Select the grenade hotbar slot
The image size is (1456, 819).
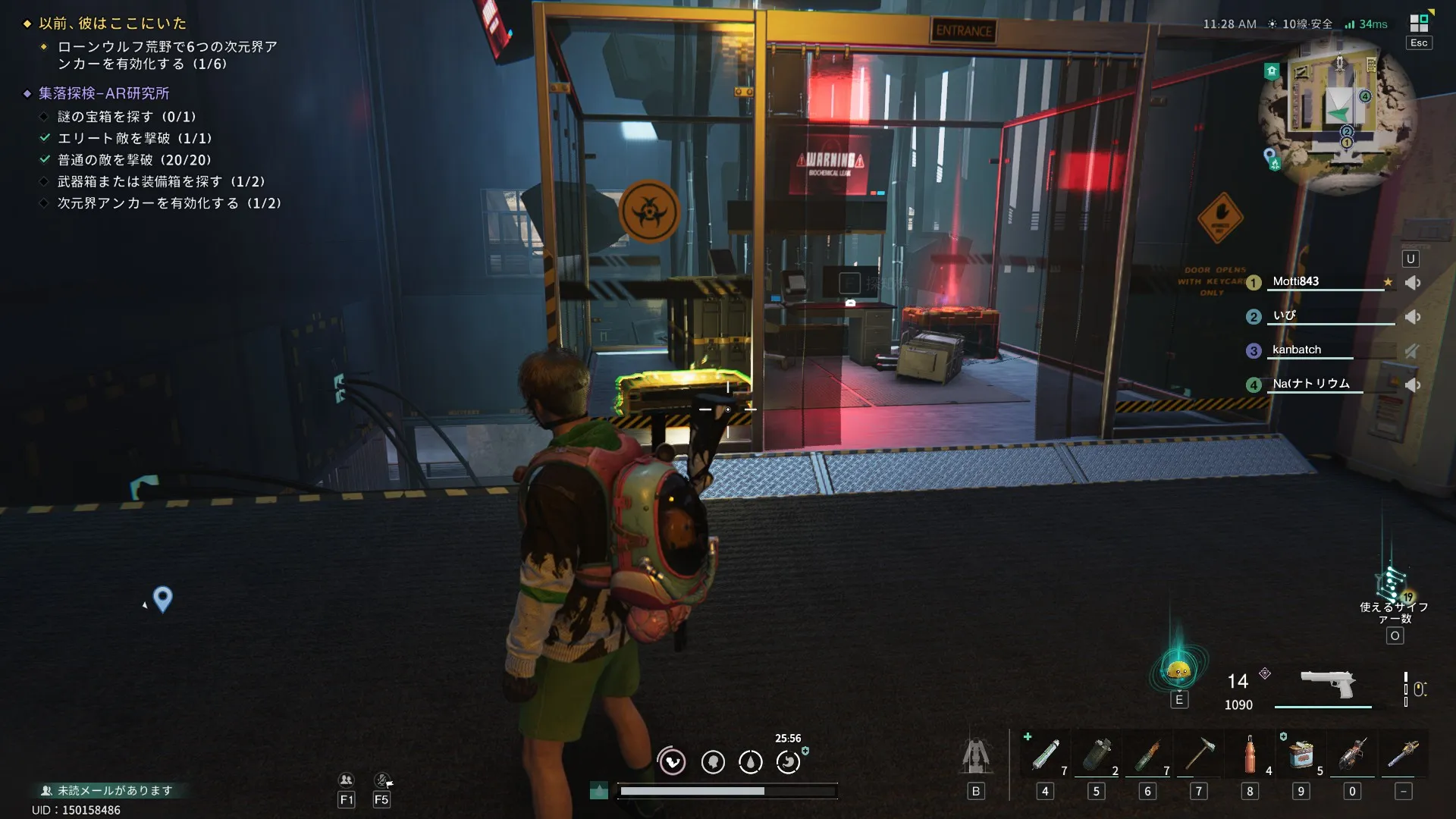[x=1096, y=755]
